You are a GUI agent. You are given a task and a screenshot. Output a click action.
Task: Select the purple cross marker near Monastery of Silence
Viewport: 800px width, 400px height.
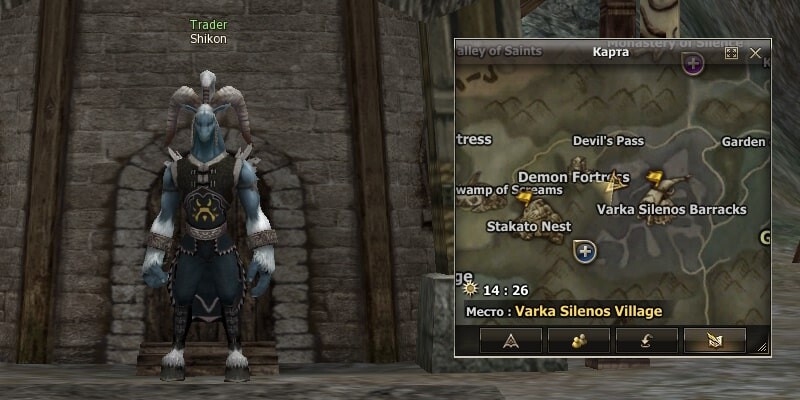click(x=693, y=65)
